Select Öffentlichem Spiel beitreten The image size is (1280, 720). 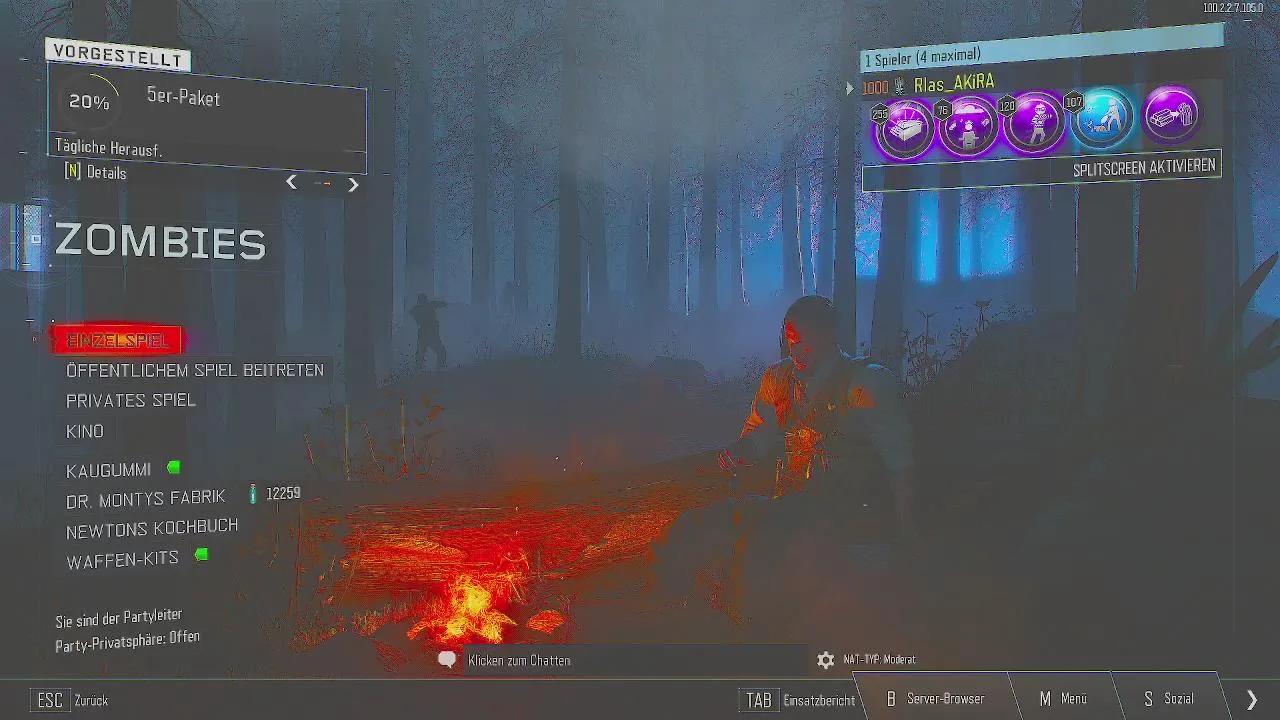(194, 369)
